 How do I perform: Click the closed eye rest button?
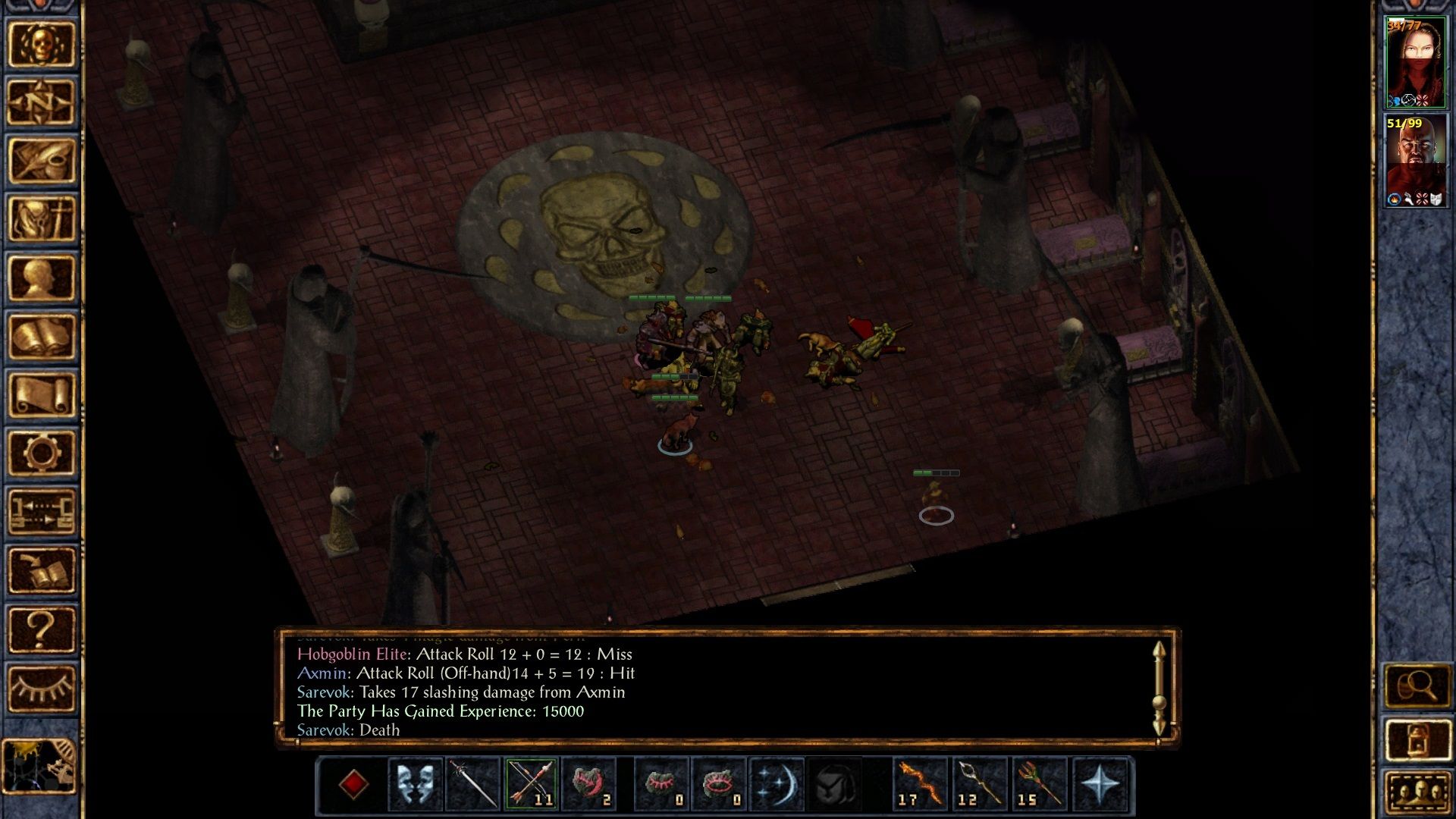[x=42, y=689]
